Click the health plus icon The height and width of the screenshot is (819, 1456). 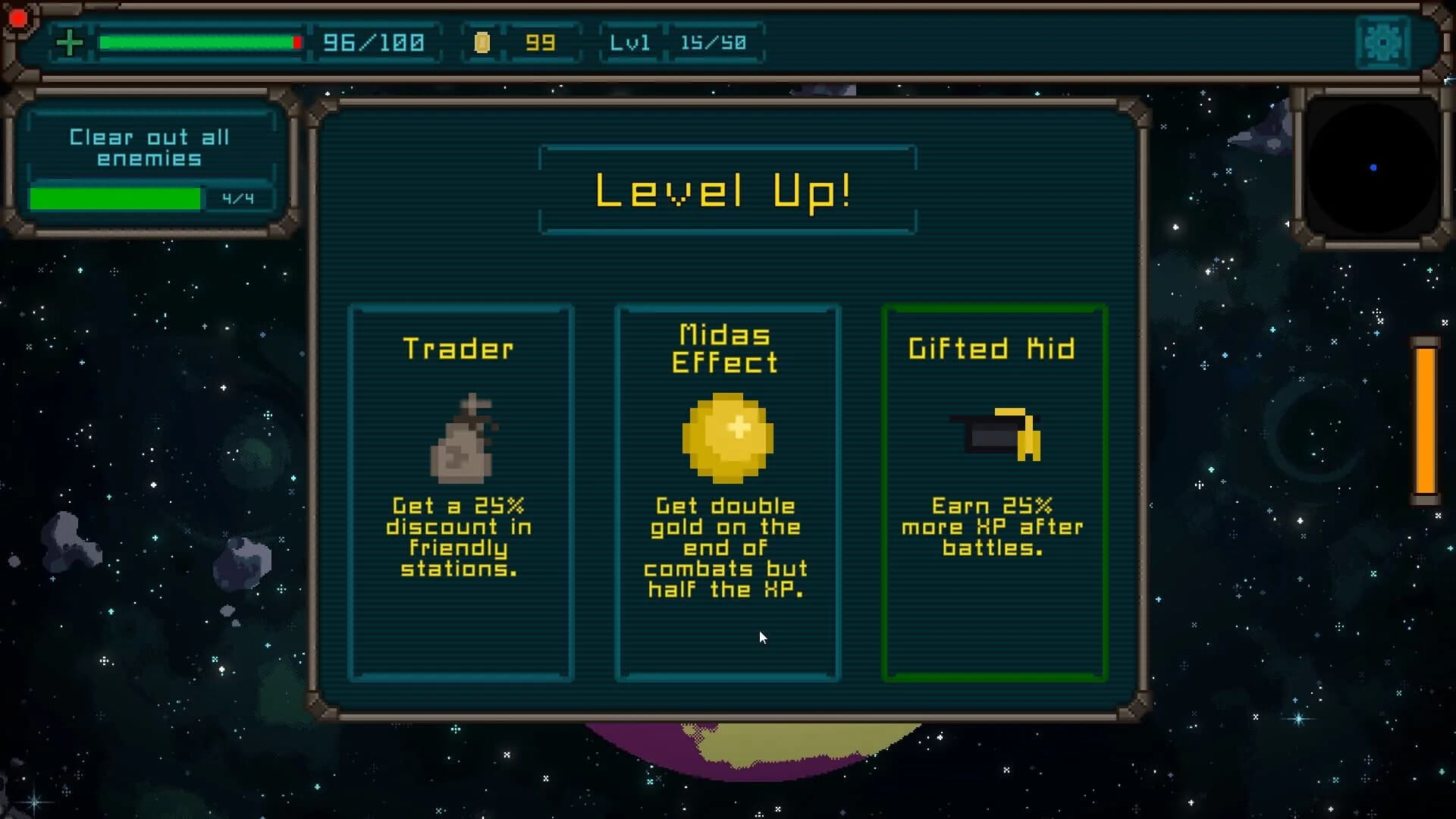(x=69, y=42)
